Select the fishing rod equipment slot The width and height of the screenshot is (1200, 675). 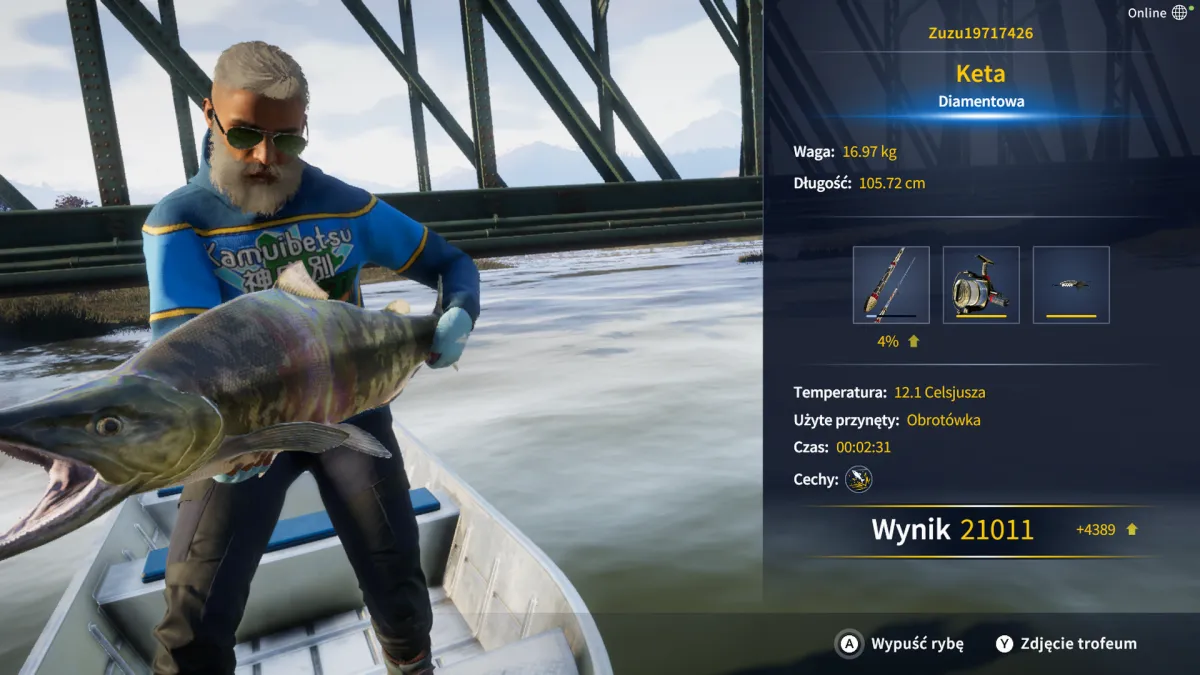(891, 285)
